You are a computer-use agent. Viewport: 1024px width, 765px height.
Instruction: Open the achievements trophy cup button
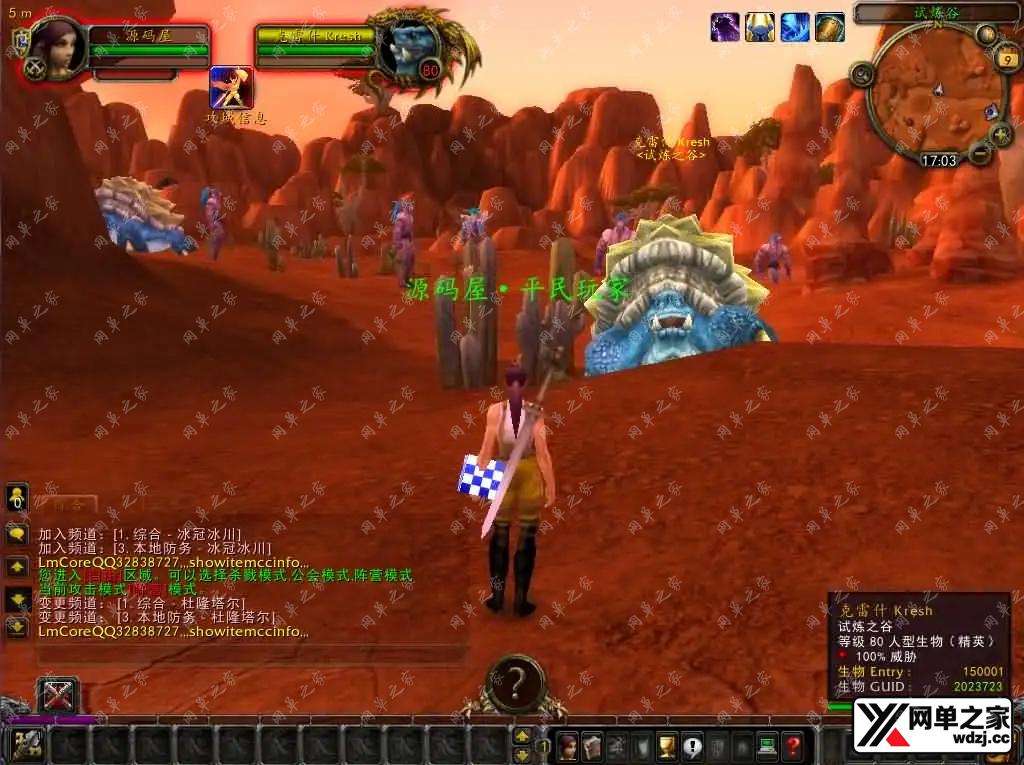[667, 745]
